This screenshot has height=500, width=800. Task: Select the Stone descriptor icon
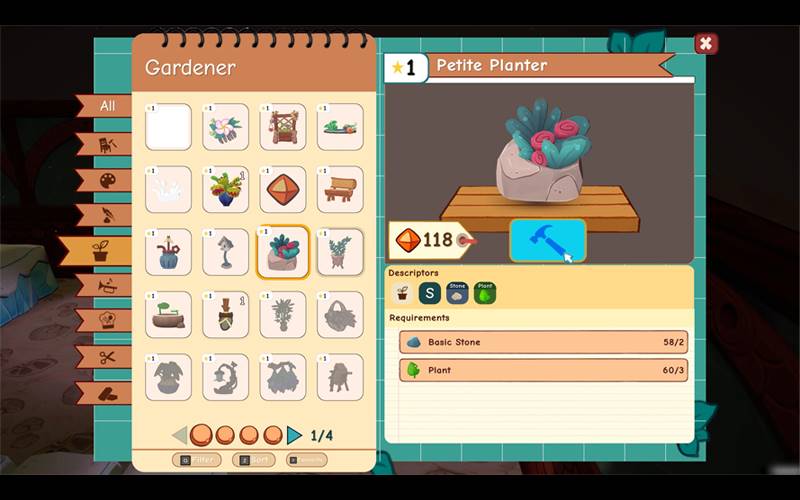pyautogui.click(x=457, y=293)
